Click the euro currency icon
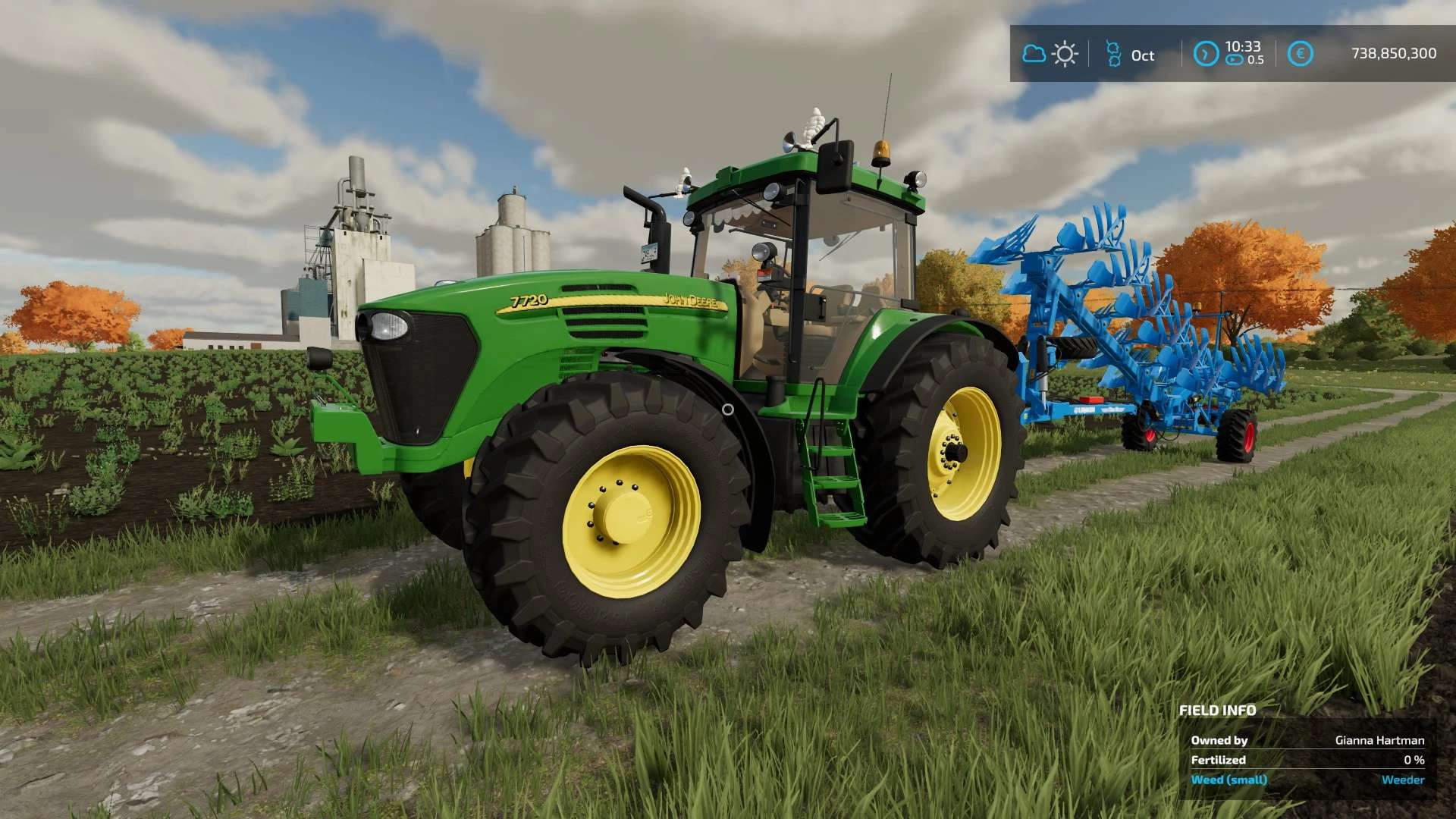 point(1301,54)
